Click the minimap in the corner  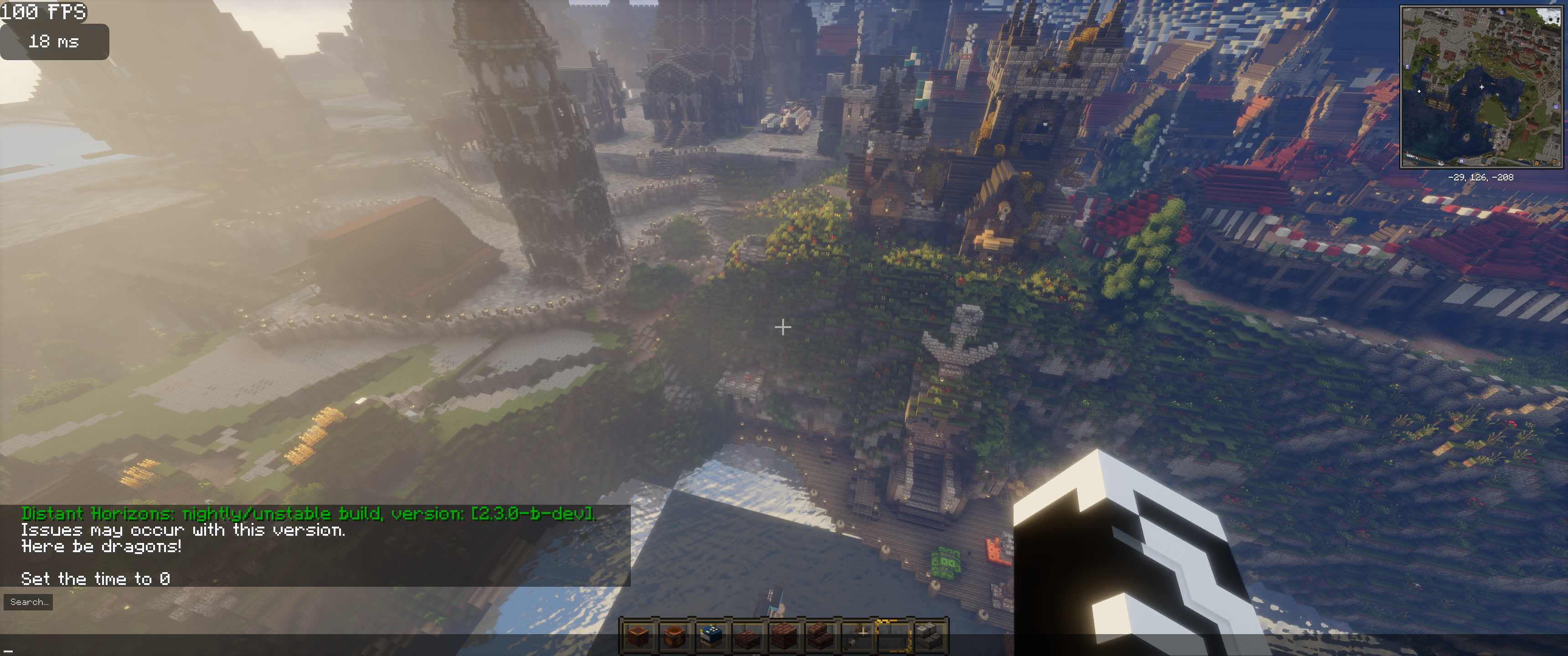pyautogui.click(x=1481, y=87)
